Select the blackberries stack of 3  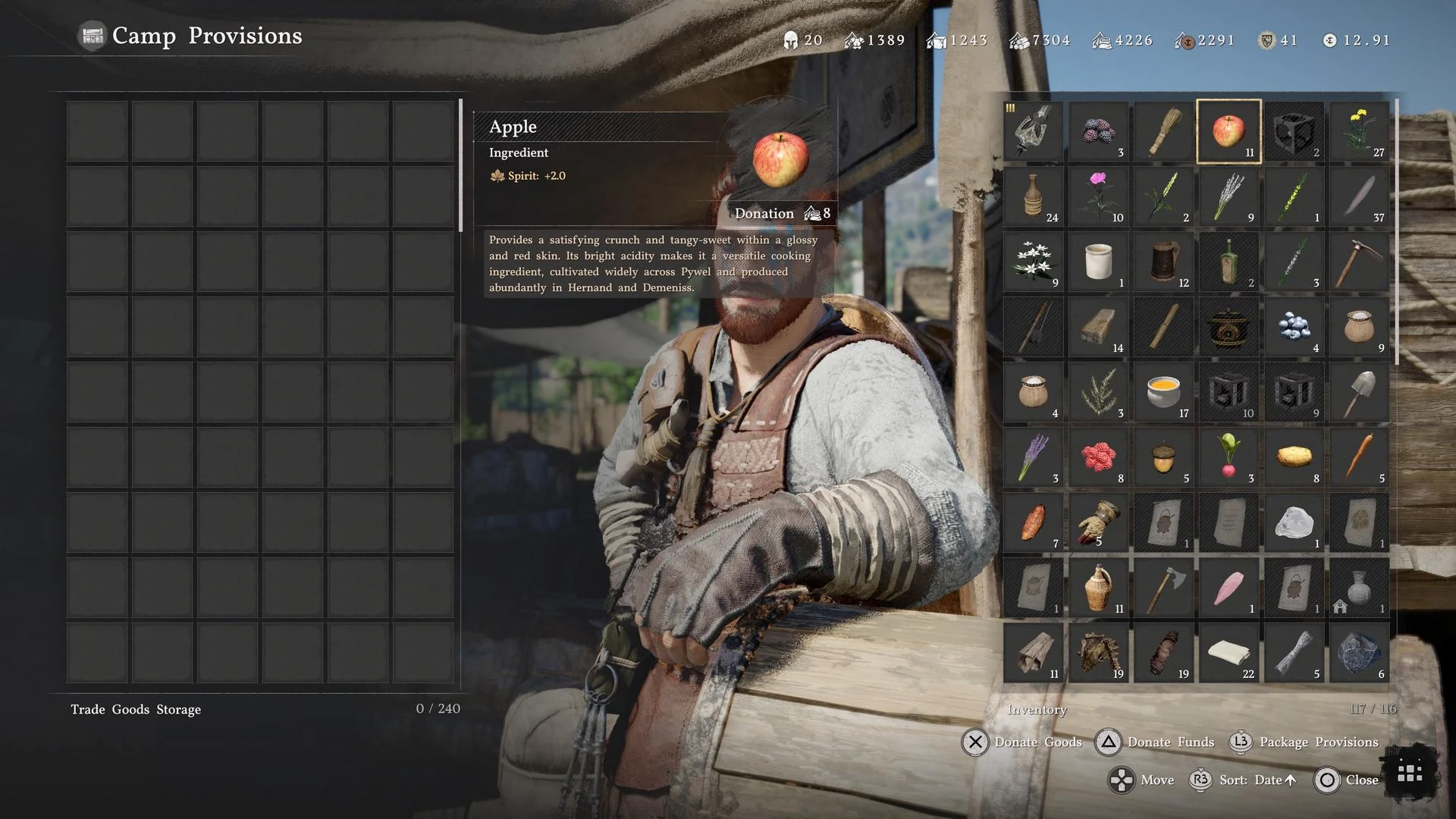(x=1098, y=131)
